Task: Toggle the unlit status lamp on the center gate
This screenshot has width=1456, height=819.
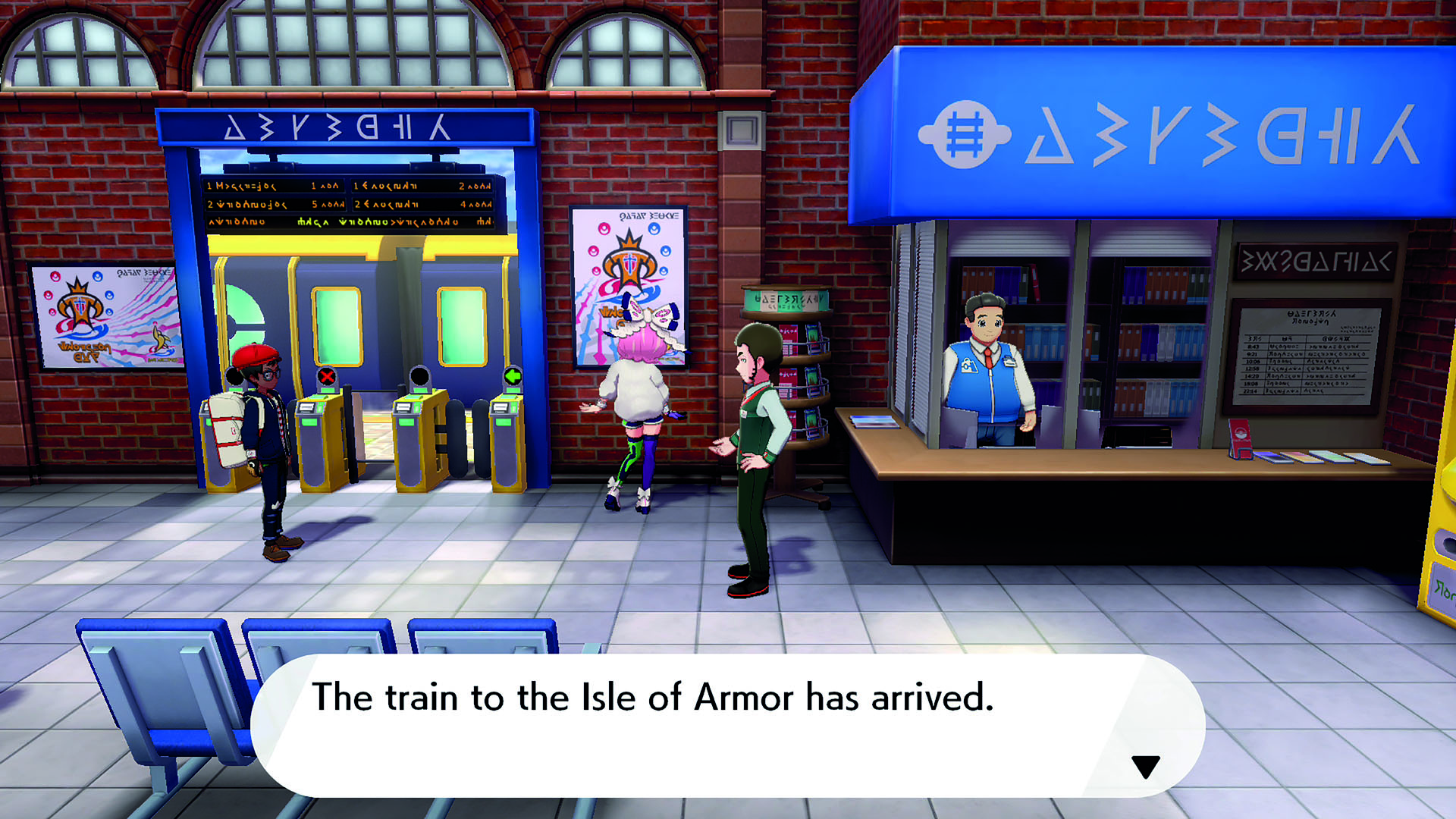Action: click(x=421, y=375)
